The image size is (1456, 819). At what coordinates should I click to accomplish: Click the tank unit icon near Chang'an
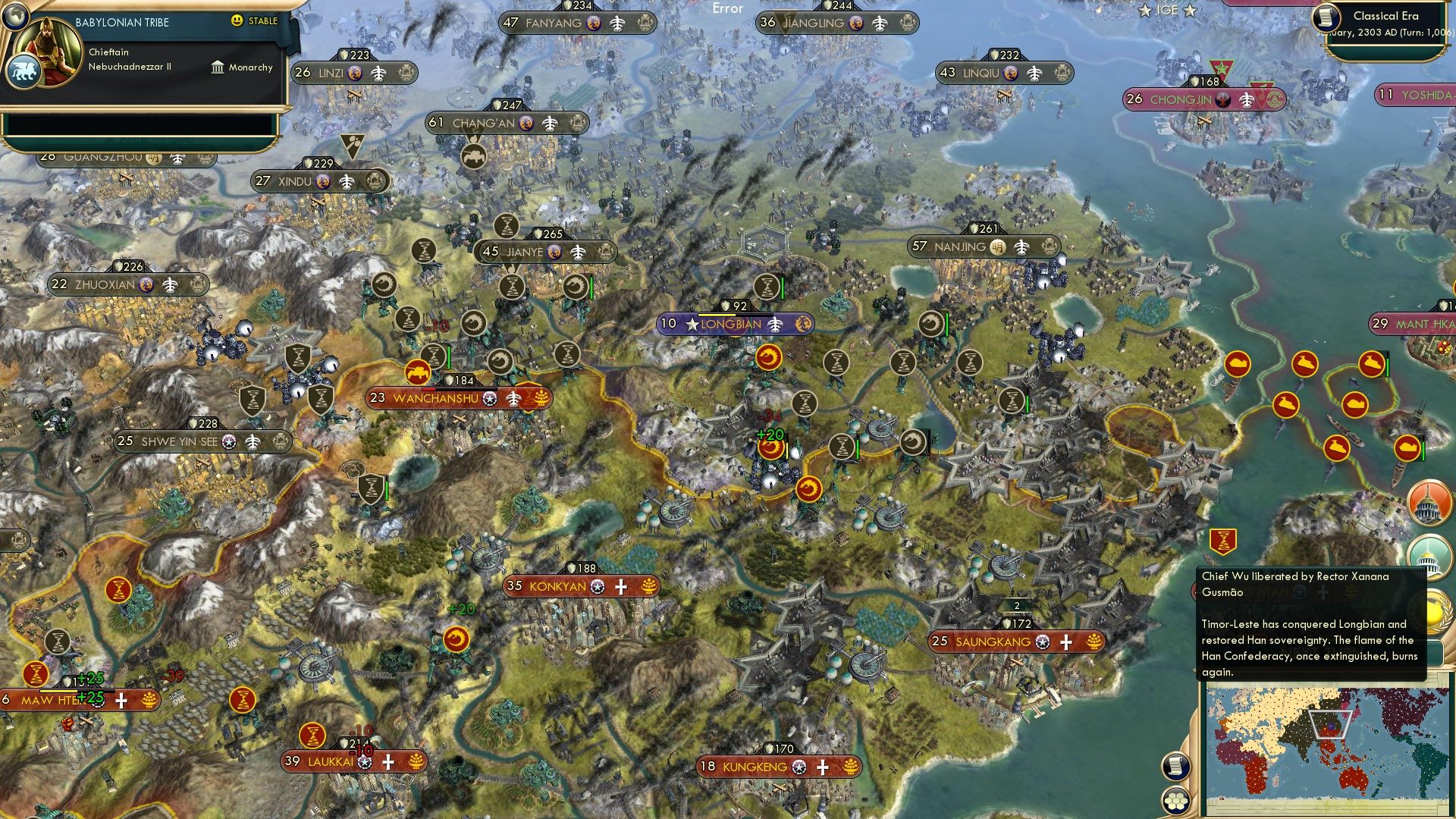(474, 155)
